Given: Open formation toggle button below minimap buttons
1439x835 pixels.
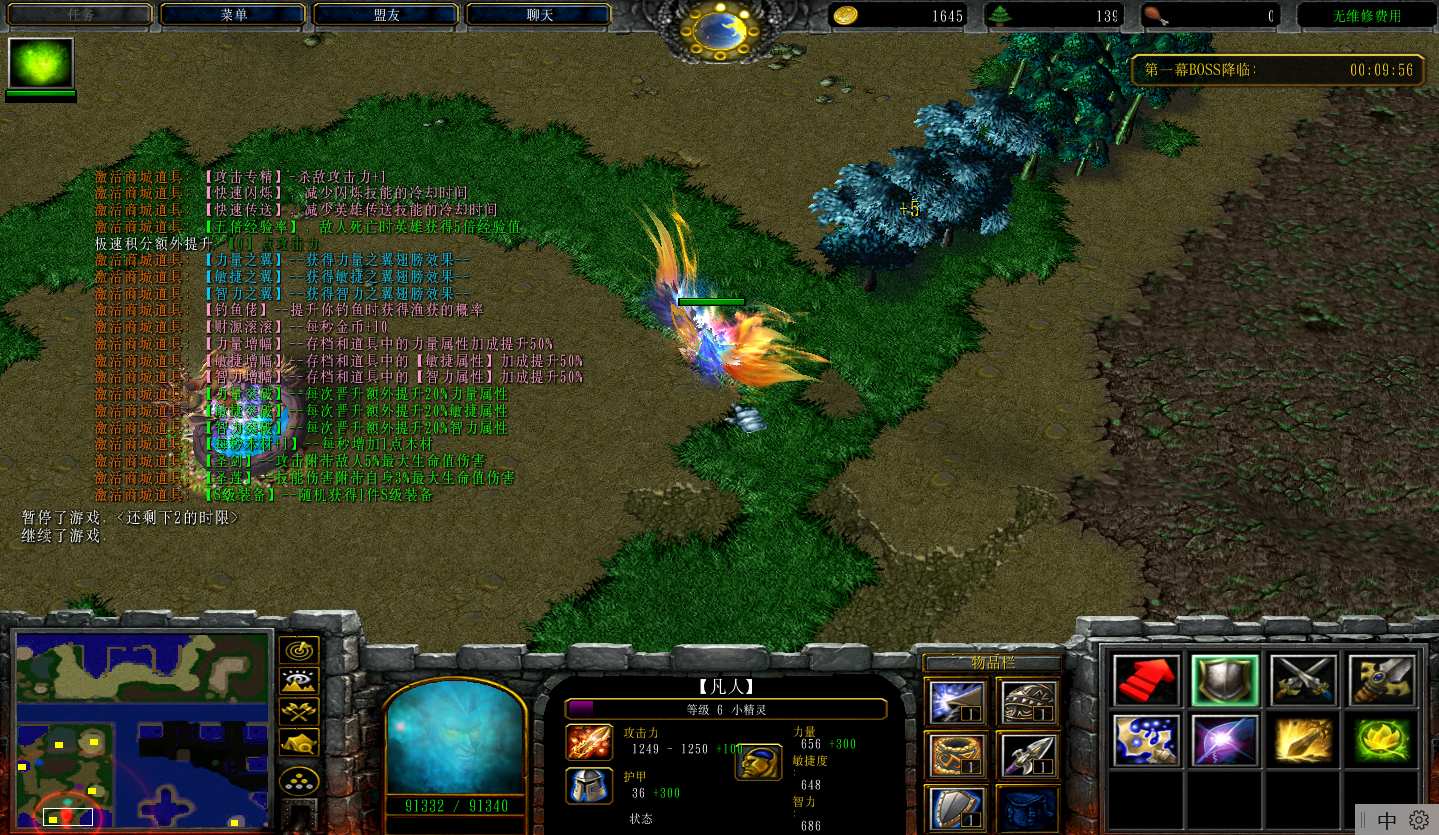Looking at the screenshot, I should 299,781.
